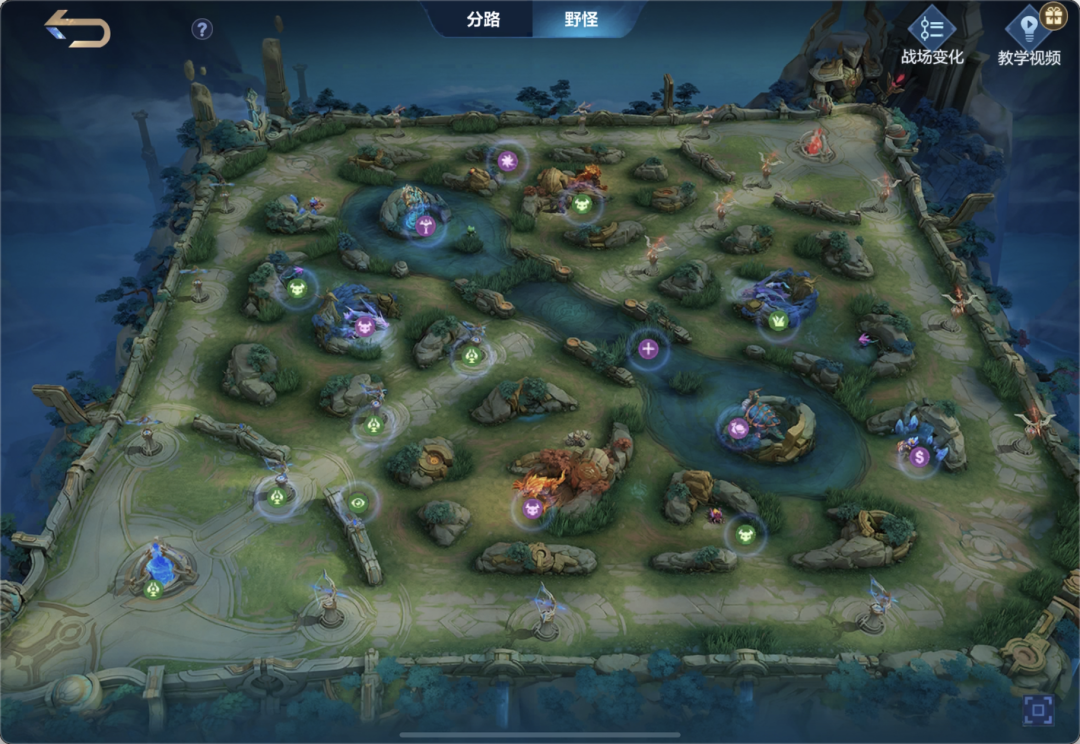The width and height of the screenshot is (1080, 744).
Task: Select the purple starburst marker
Action: [508, 160]
